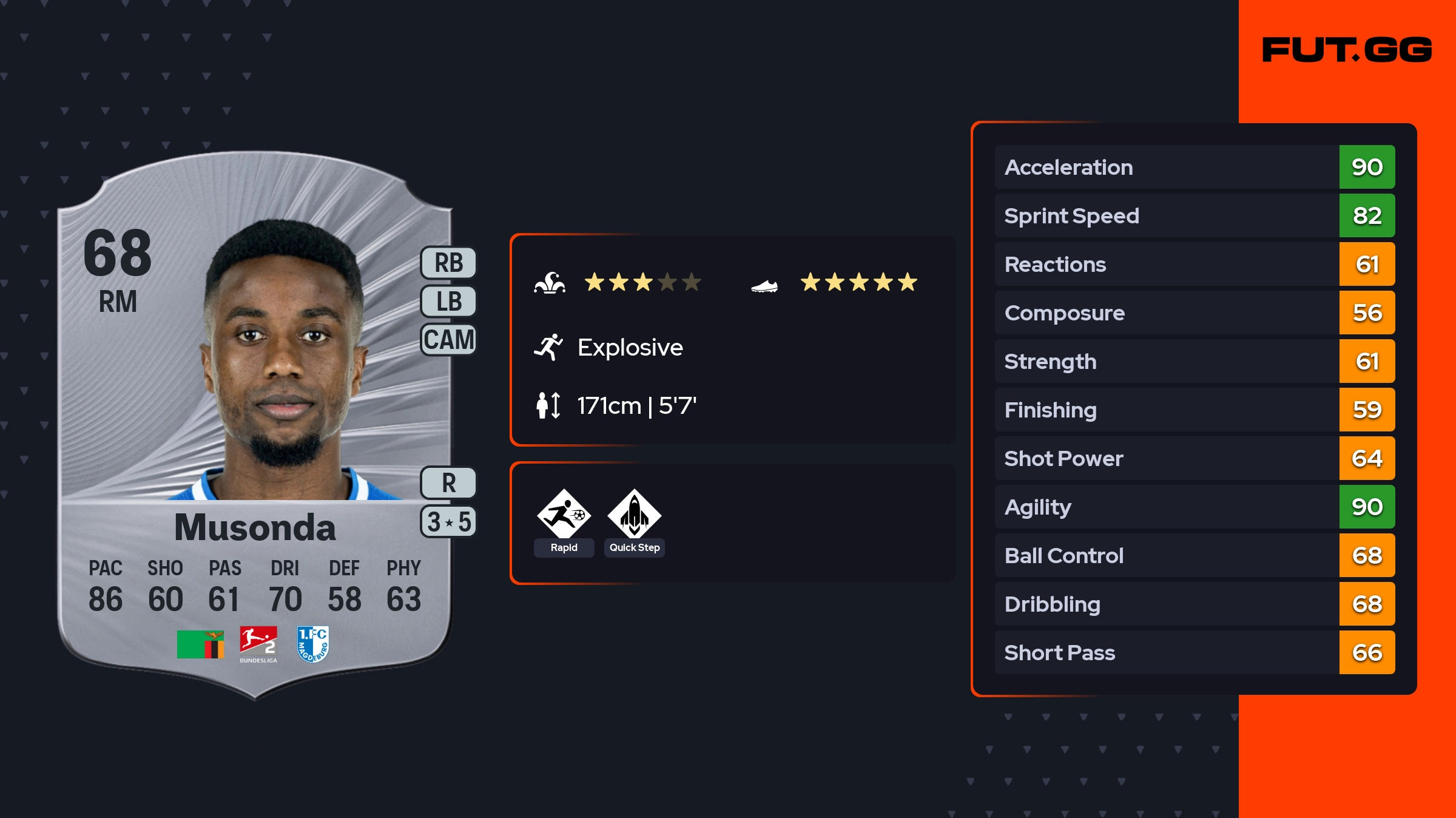The height and width of the screenshot is (818, 1456).
Task: Choose the LB alternate position badge
Action: click(448, 302)
